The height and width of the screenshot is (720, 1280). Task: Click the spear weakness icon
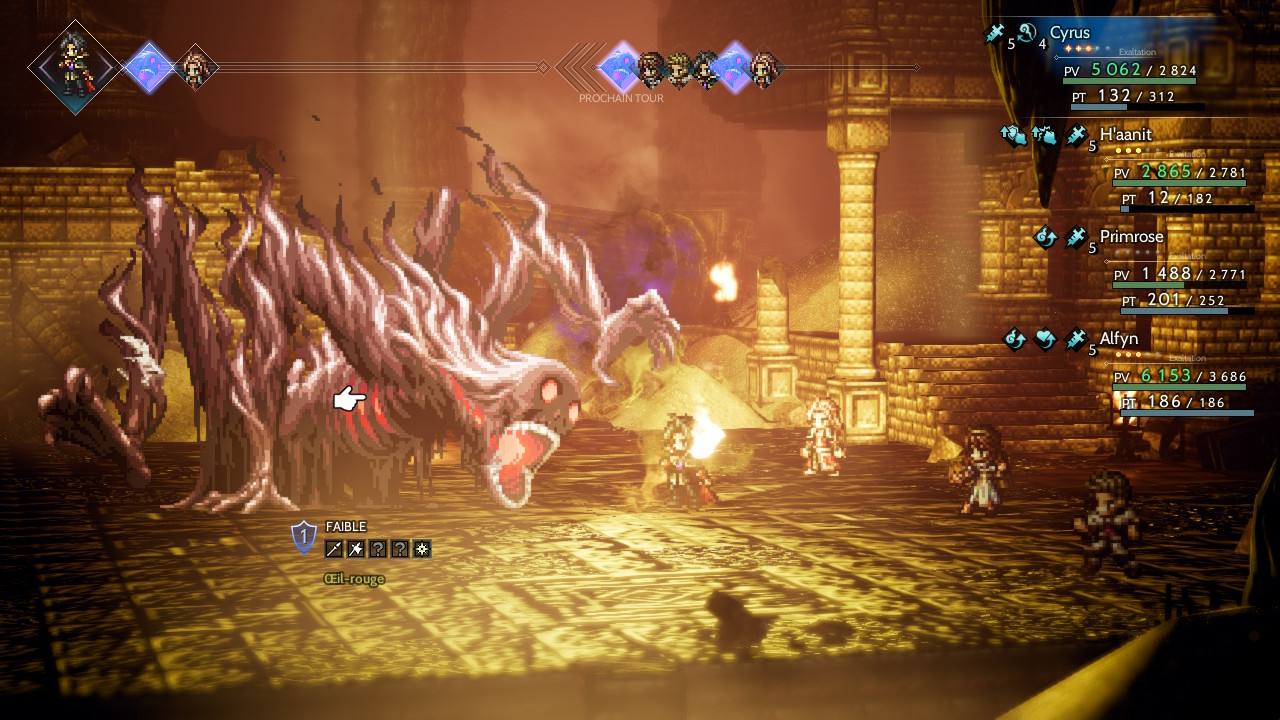[334, 549]
